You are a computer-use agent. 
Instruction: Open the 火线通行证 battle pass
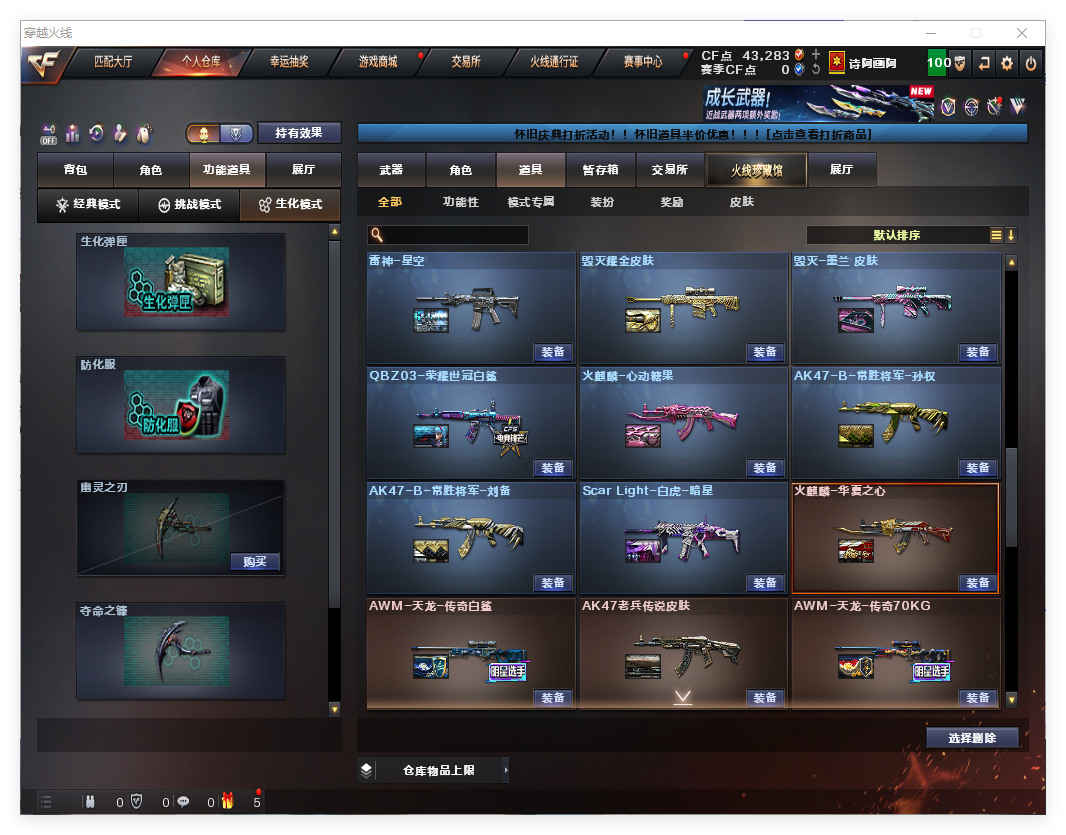pos(554,62)
